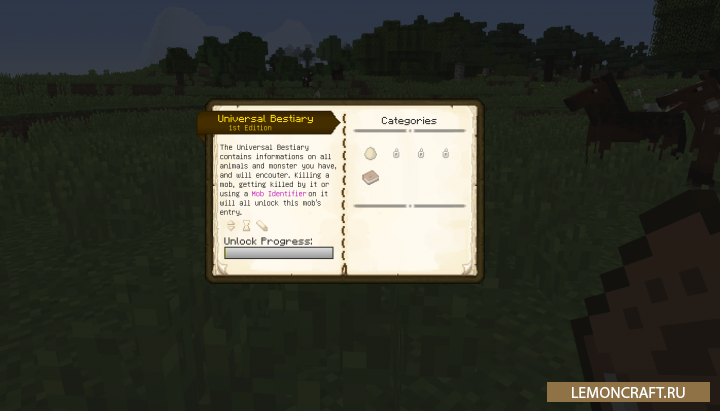
Task: Follow the Mob Identifier link
Action: [x=273, y=193]
